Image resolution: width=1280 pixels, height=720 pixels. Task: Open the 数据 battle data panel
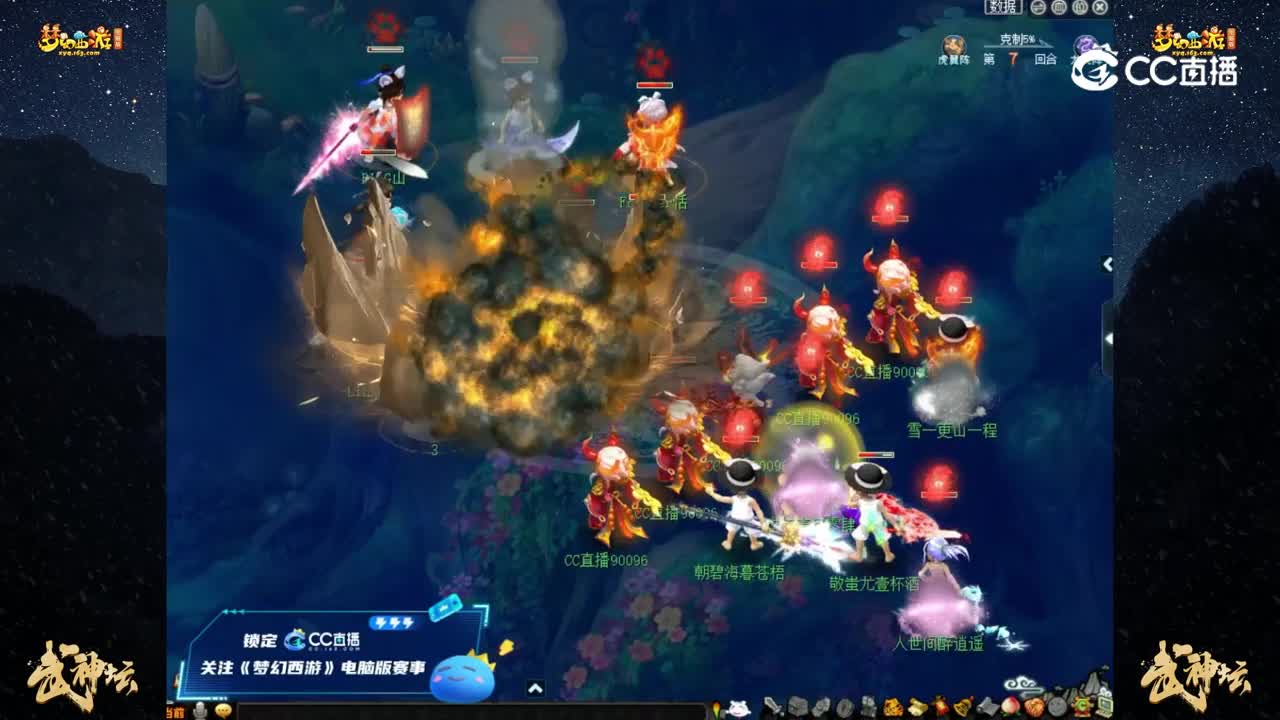1003,8
